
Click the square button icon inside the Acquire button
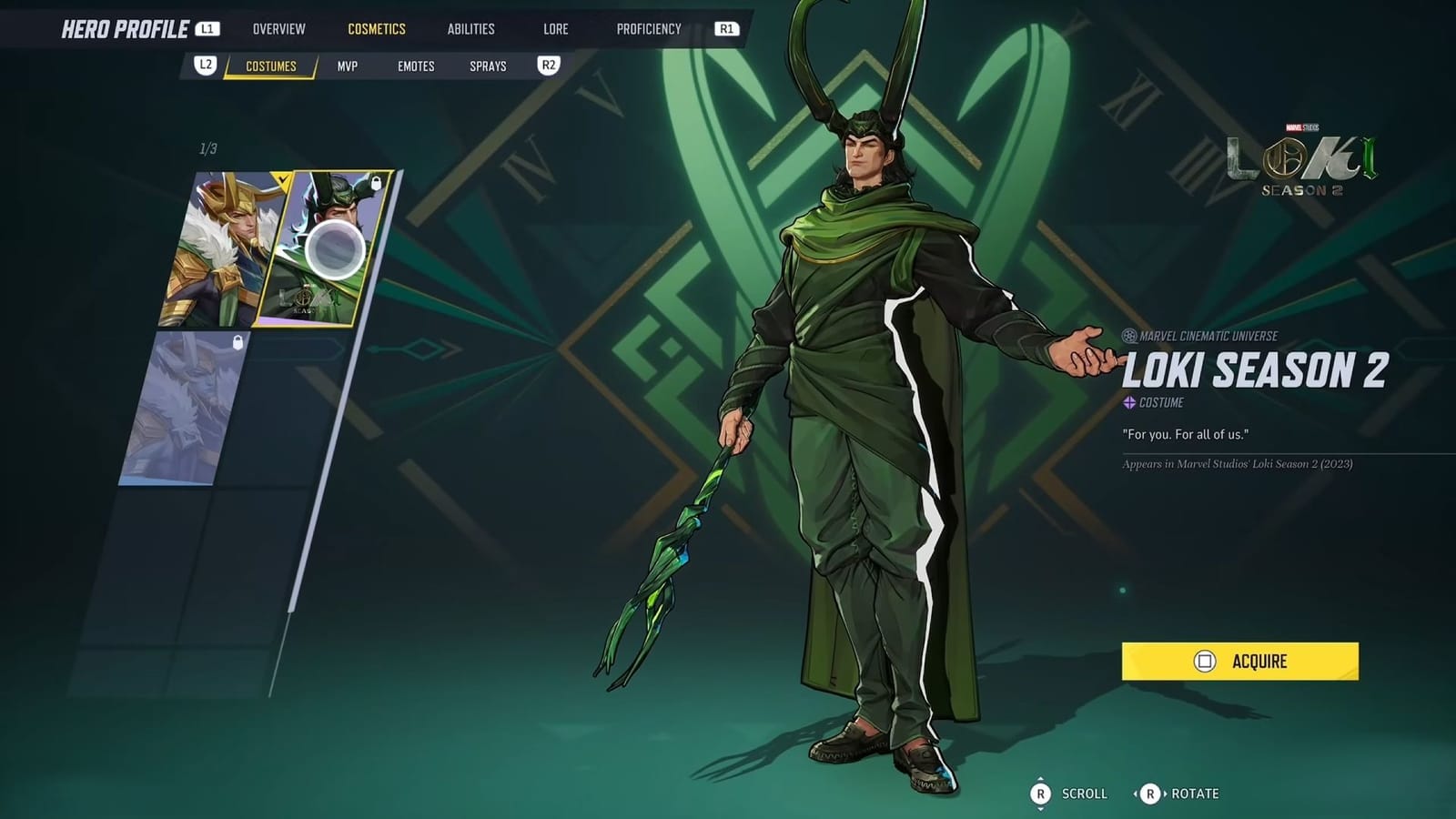click(x=1208, y=662)
